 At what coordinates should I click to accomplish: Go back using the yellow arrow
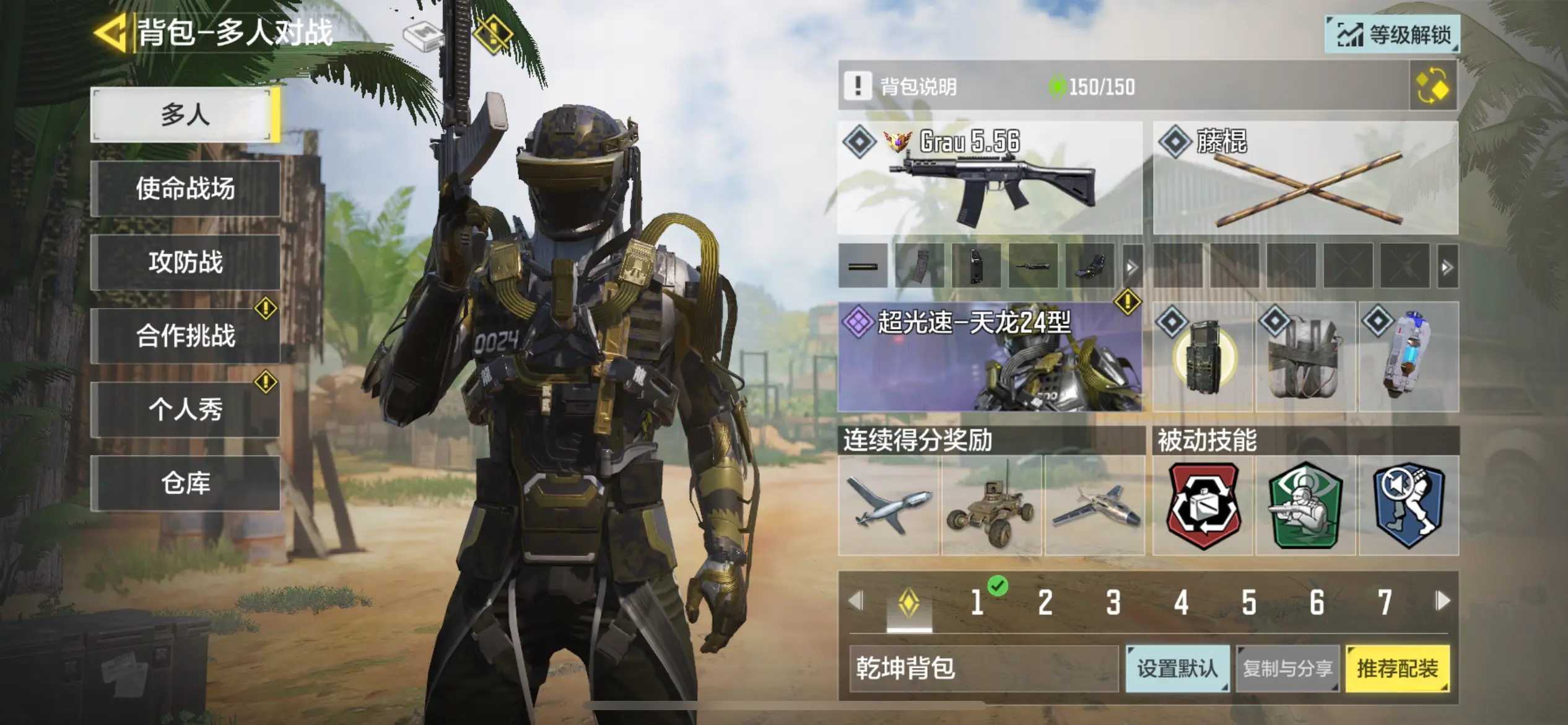pyautogui.click(x=110, y=32)
